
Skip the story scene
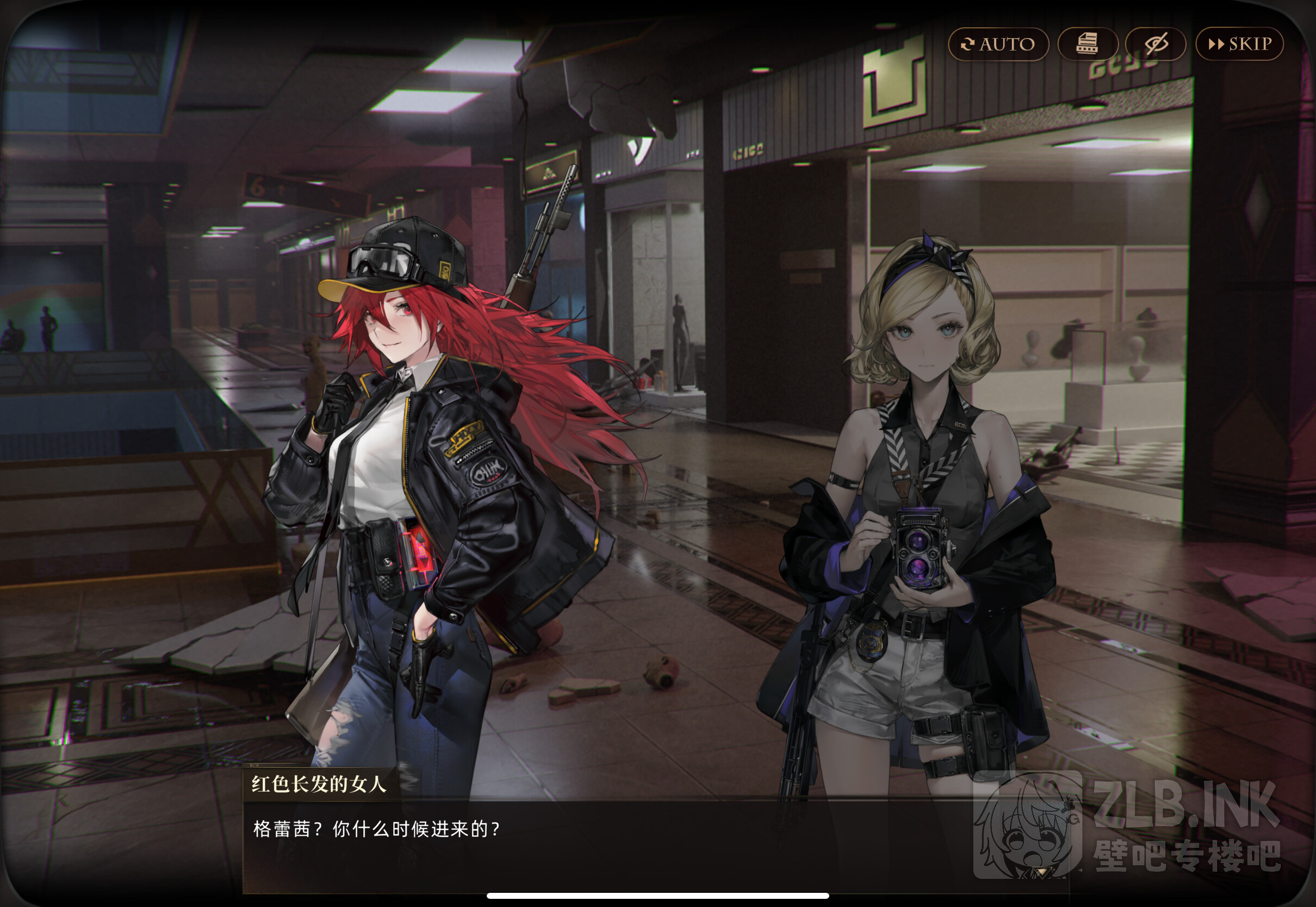(x=1239, y=45)
